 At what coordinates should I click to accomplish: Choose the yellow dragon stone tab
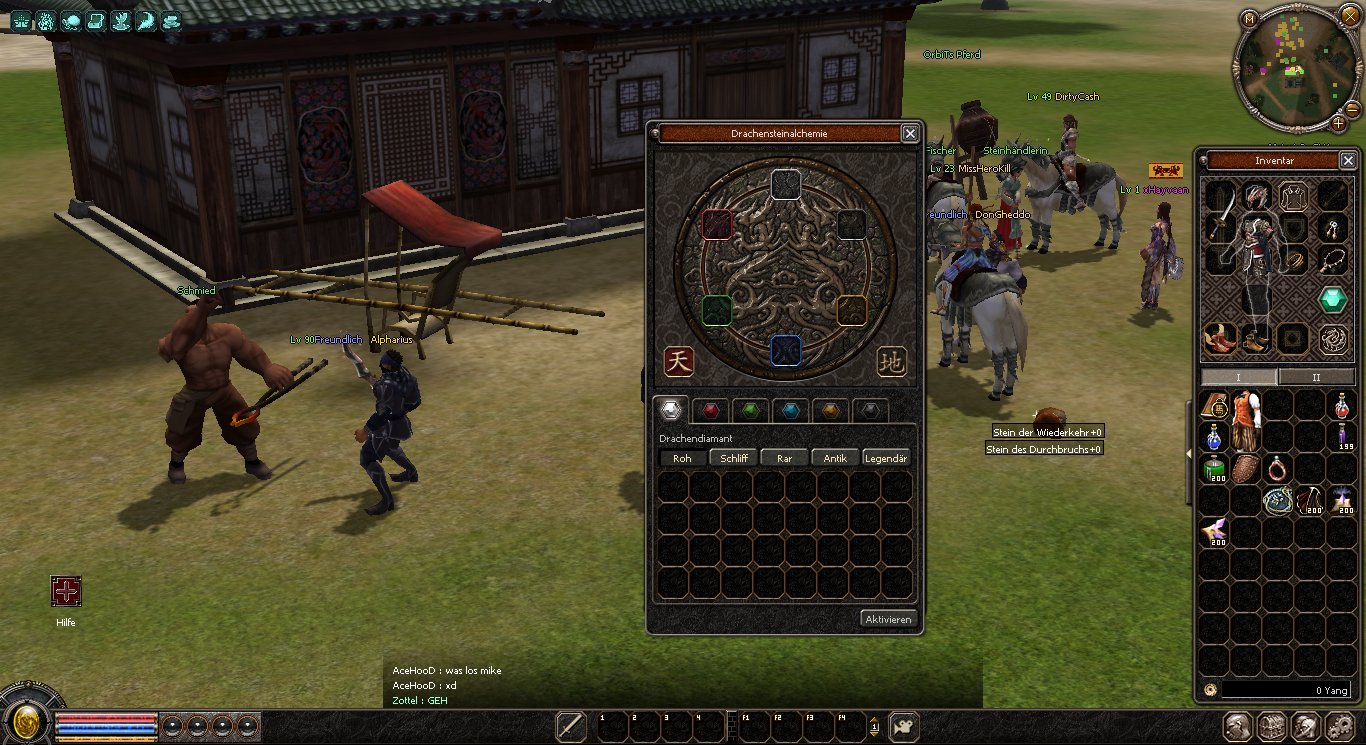tap(831, 410)
